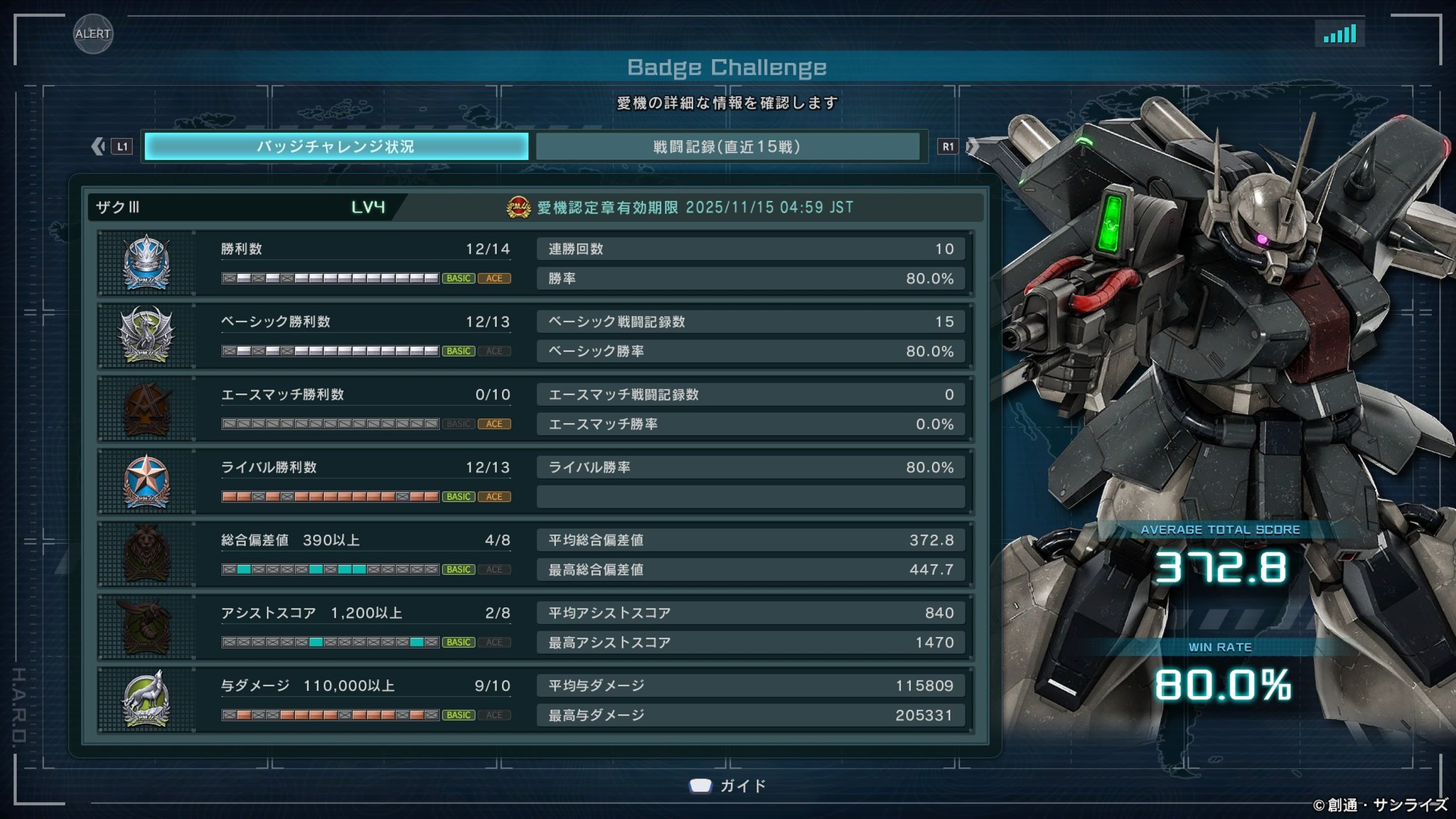Select the ベーシック勝利数 badge row

click(365, 336)
